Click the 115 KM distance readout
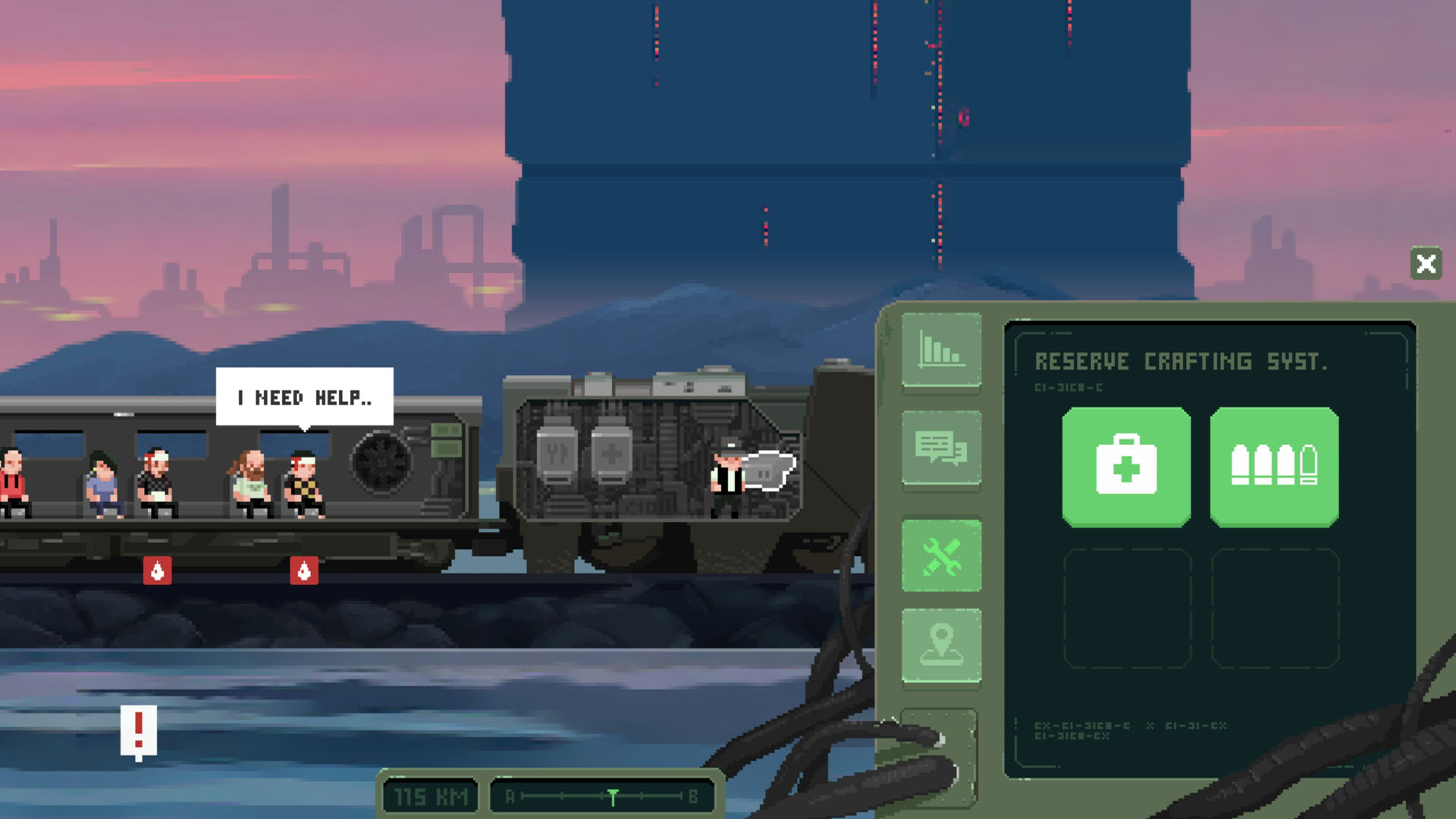1456x819 pixels. pos(429,794)
